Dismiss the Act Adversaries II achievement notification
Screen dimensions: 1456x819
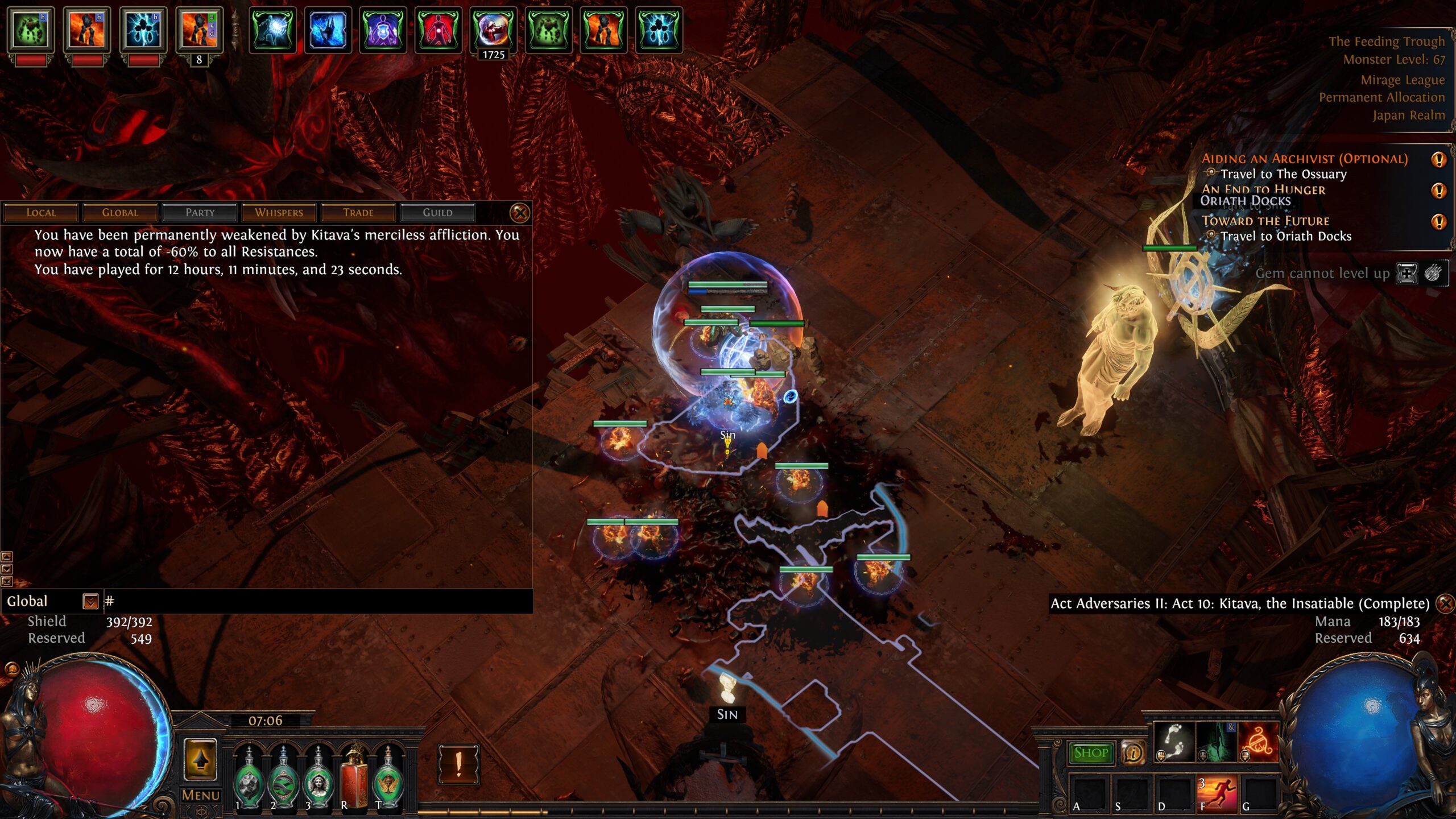[1445, 603]
